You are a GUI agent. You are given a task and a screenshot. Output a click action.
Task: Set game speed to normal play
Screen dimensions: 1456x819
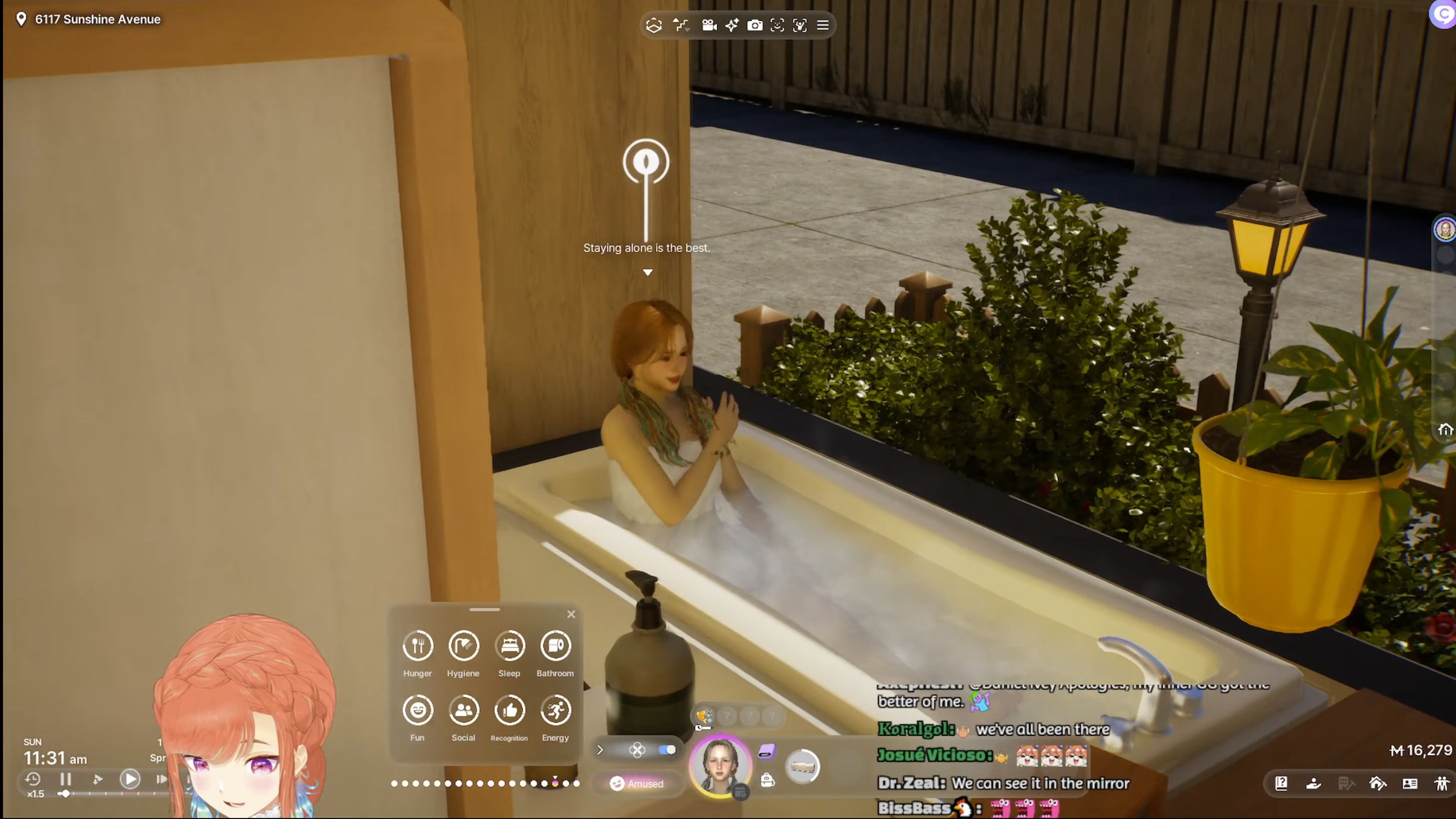(130, 779)
